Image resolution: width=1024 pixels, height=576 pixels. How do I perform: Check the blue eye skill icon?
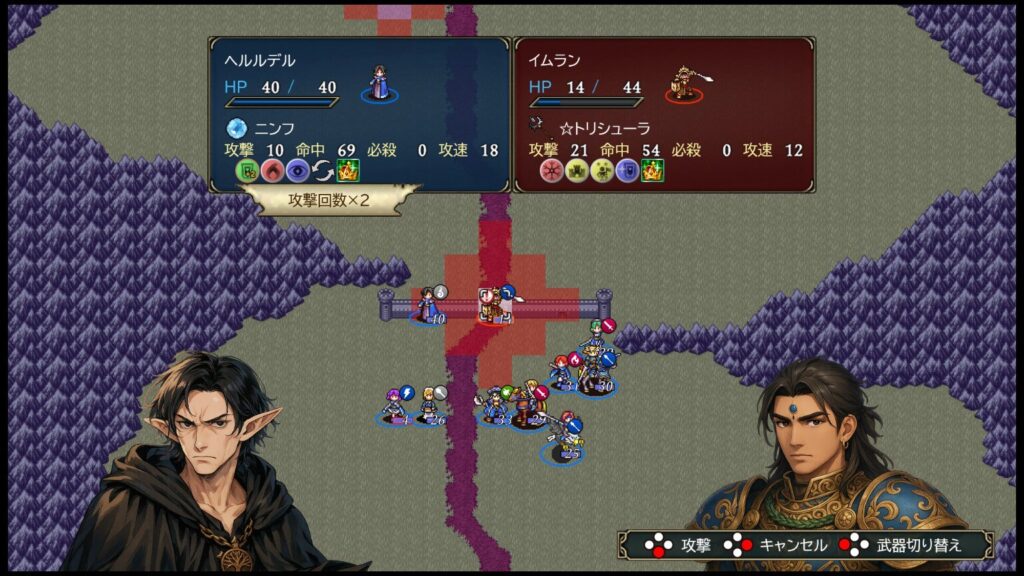pyautogui.click(x=298, y=171)
